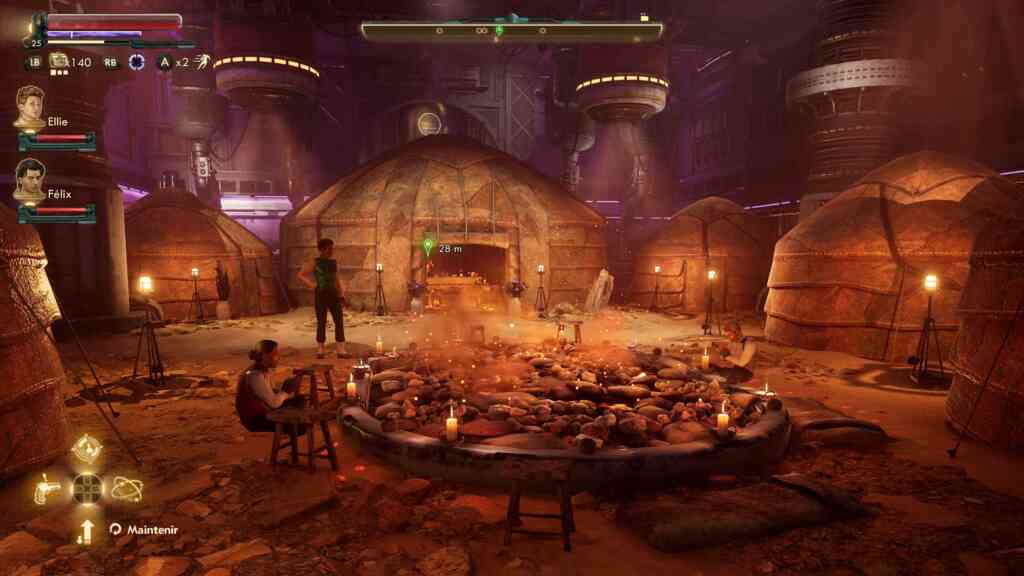Choose the target reticle weapon wheel slot
This screenshot has height=576, width=1024.
(x=87, y=448)
